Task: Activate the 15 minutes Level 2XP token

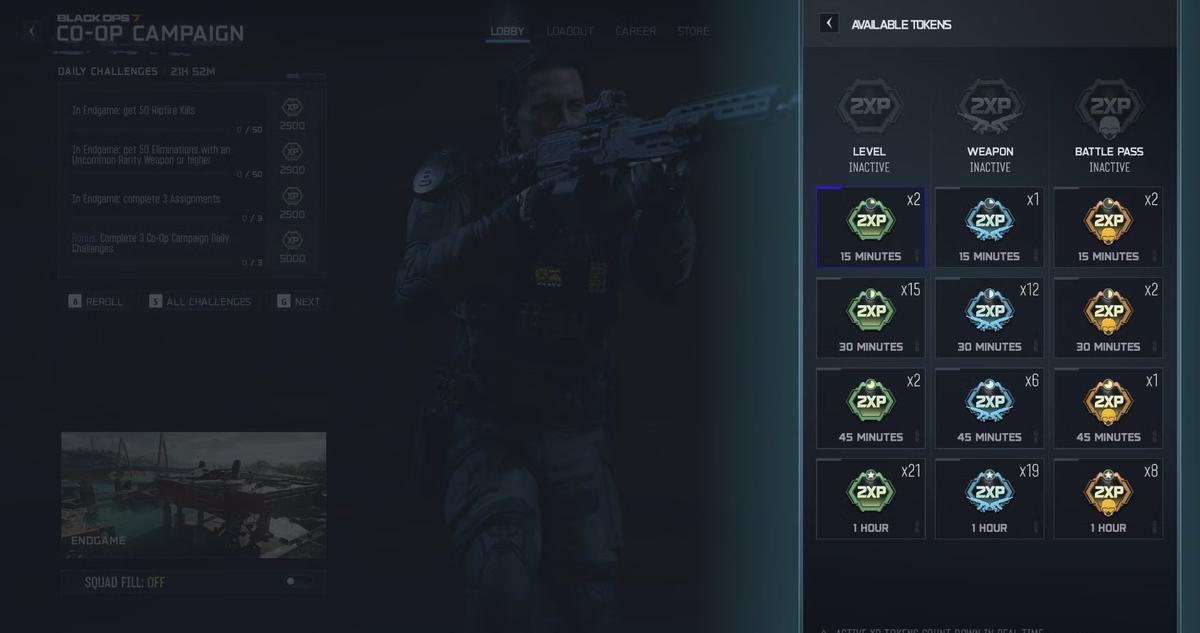Action: click(870, 227)
